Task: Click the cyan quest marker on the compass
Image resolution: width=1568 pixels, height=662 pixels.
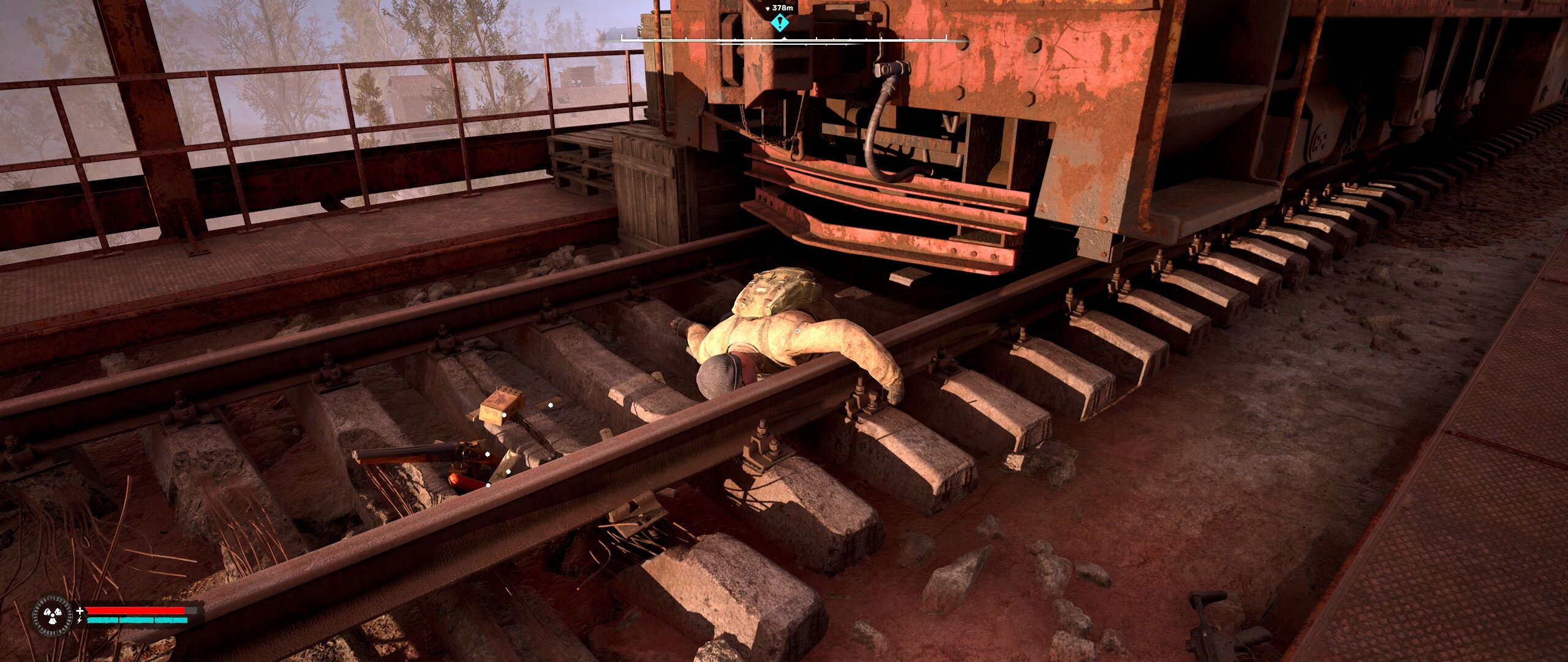Action: (779, 23)
